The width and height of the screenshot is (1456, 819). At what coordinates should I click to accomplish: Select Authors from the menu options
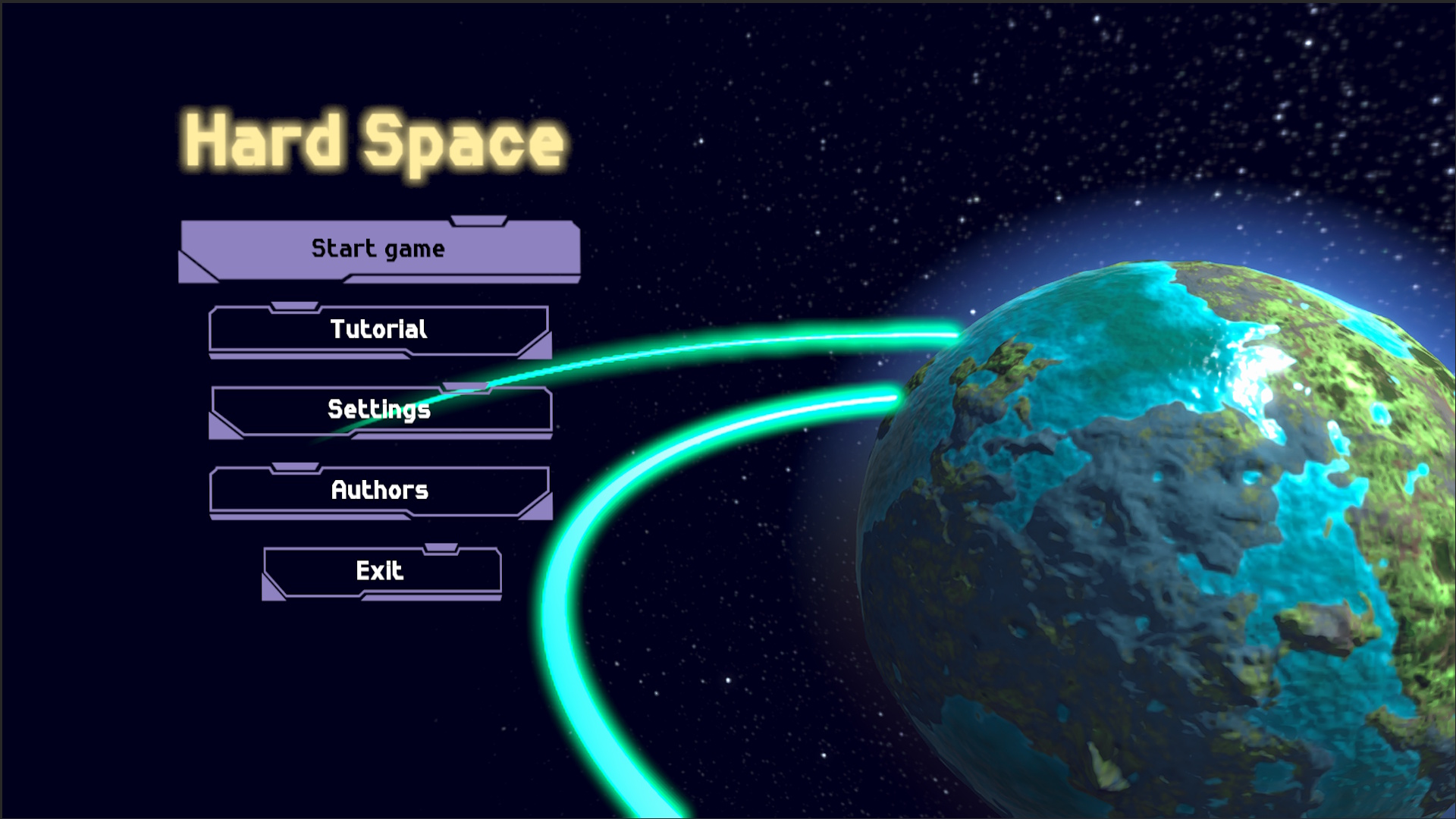coord(378,491)
